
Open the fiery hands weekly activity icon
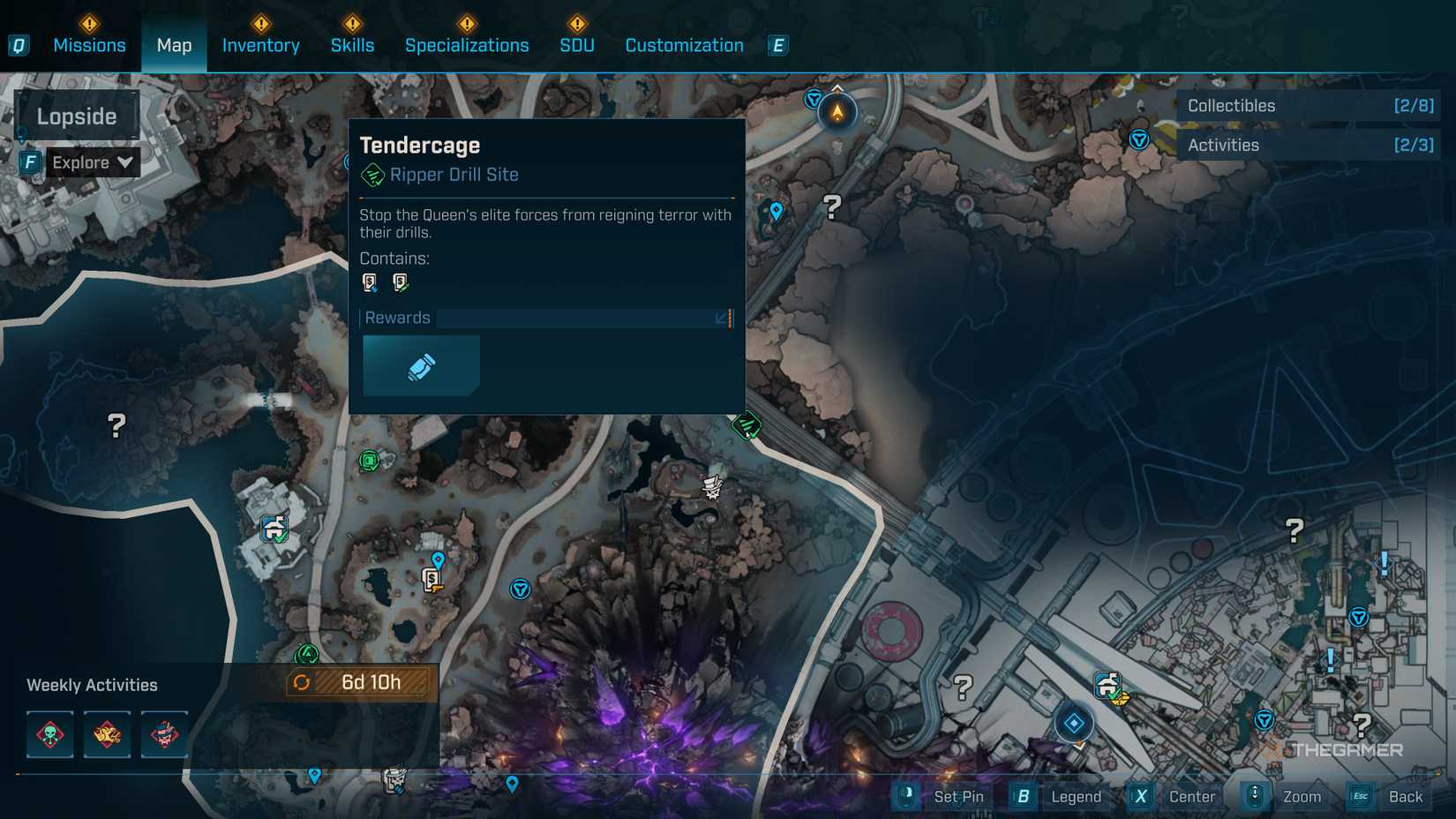coord(108,734)
